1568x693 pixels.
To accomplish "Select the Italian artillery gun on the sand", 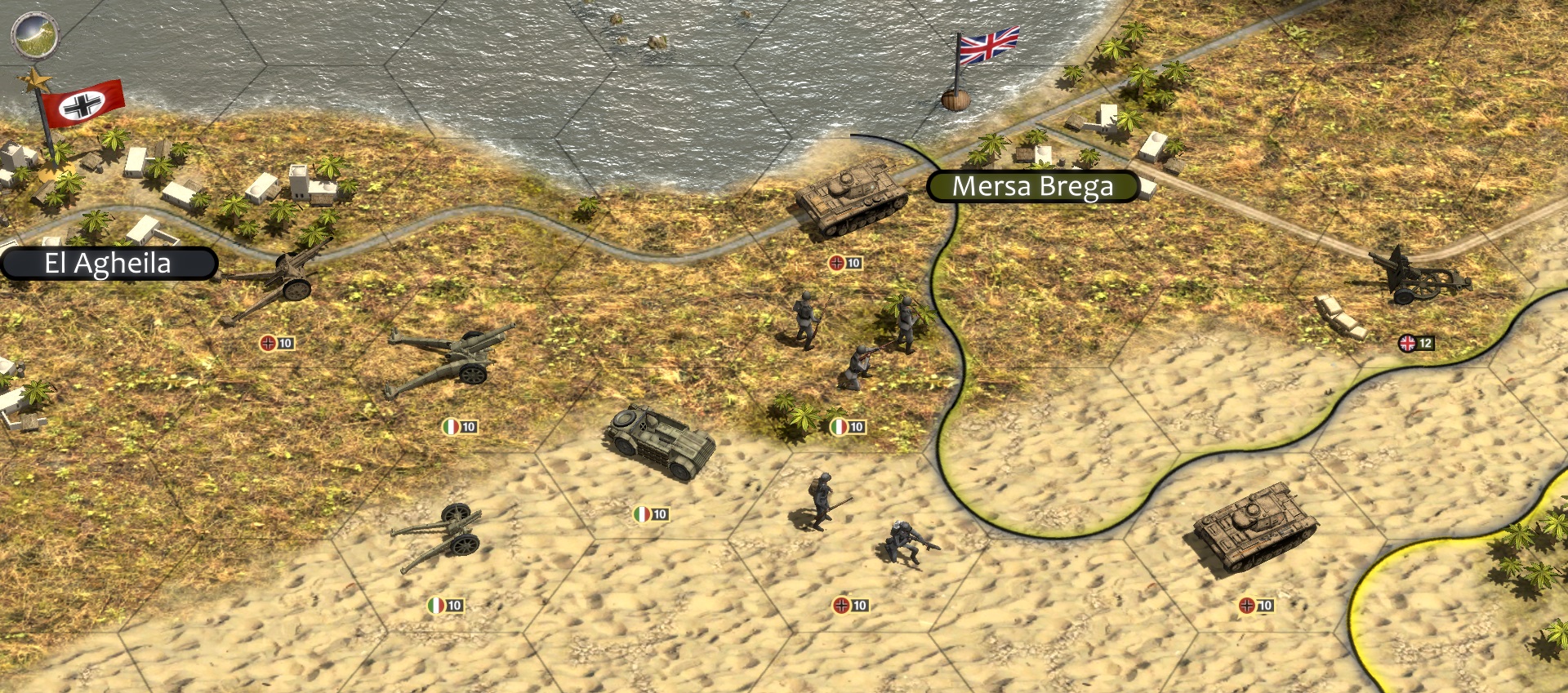I will pyautogui.click(x=441, y=535).
